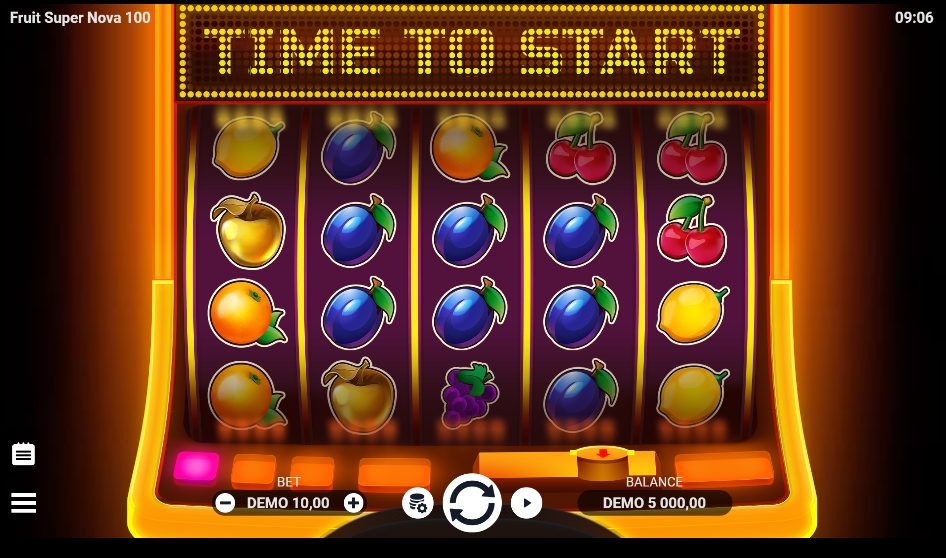Open the coin stack bet settings
The width and height of the screenshot is (946, 558).
pyautogui.click(x=417, y=503)
